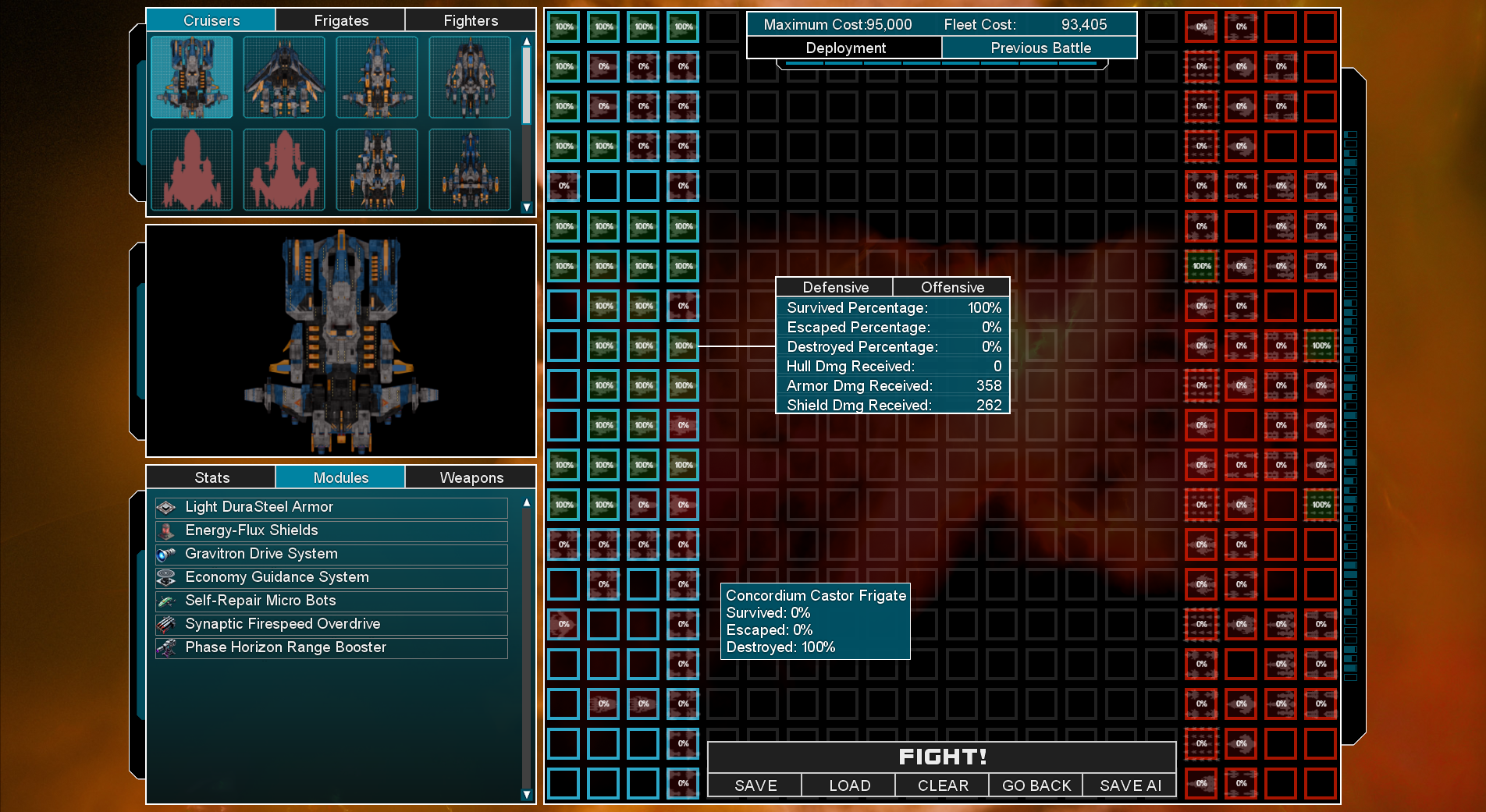The width and height of the screenshot is (1486, 812).
Task: Go back to the previous screen
Action: coord(1036,785)
